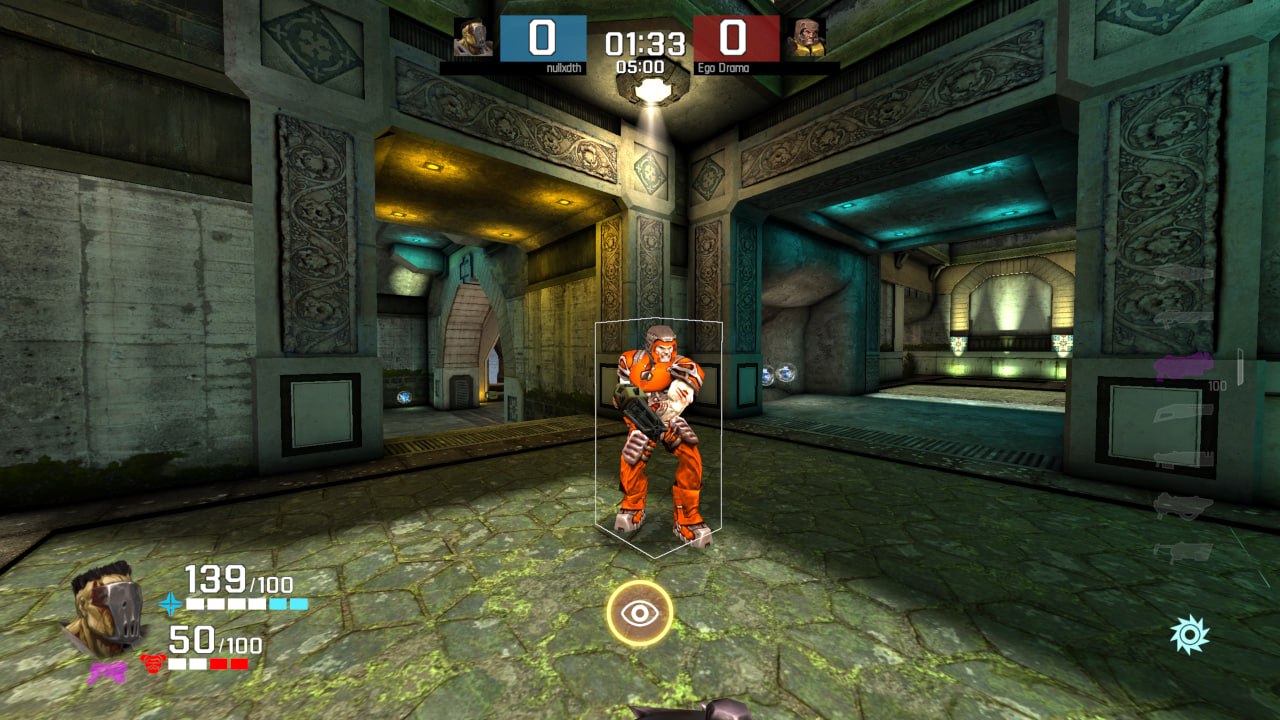Click nullxdth's avatar on the scoreboard
The height and width of the screenshot is (720, 1280).
tap(475, 39)
